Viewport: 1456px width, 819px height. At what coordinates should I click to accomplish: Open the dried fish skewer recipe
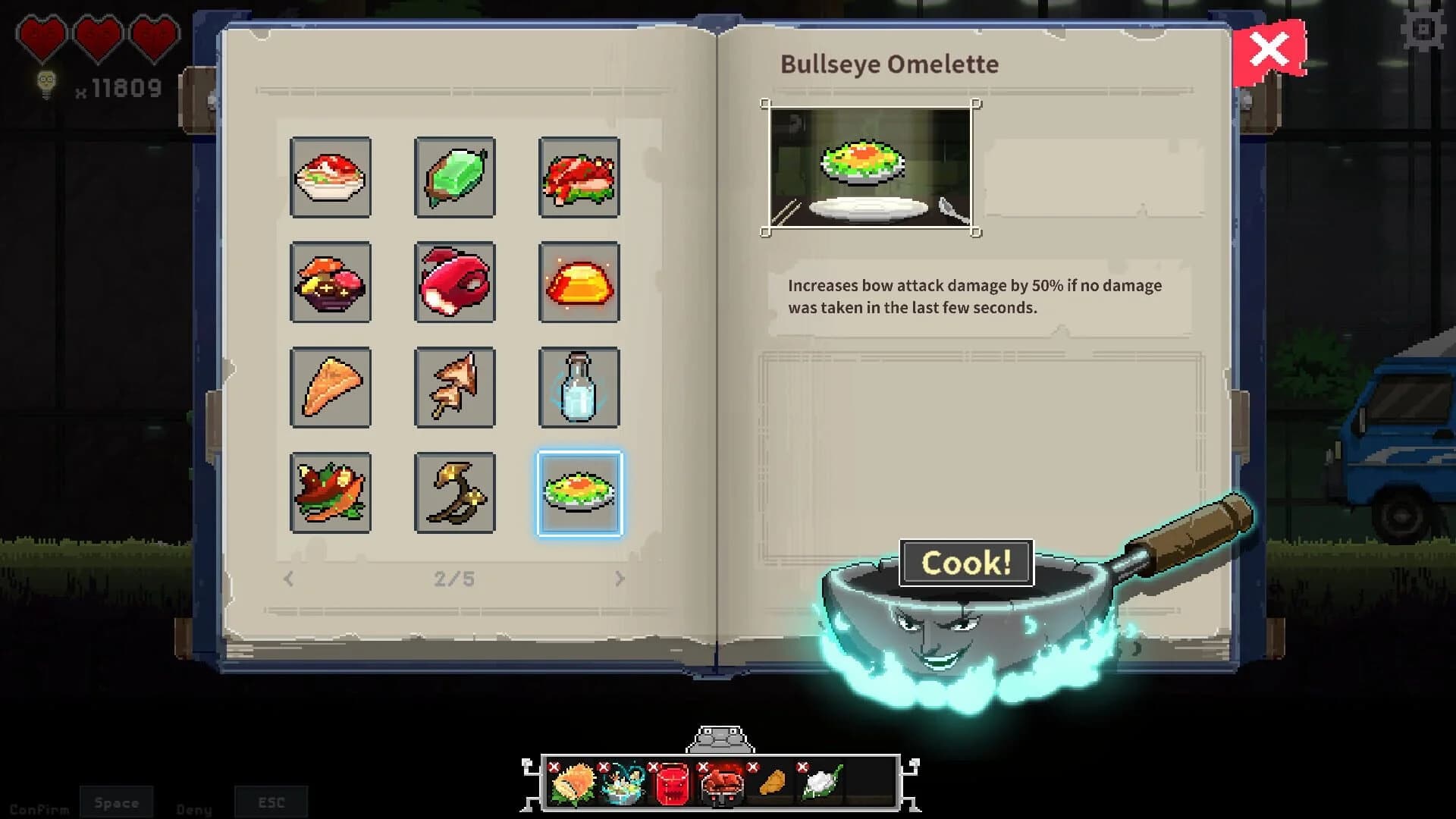(455, 388)
